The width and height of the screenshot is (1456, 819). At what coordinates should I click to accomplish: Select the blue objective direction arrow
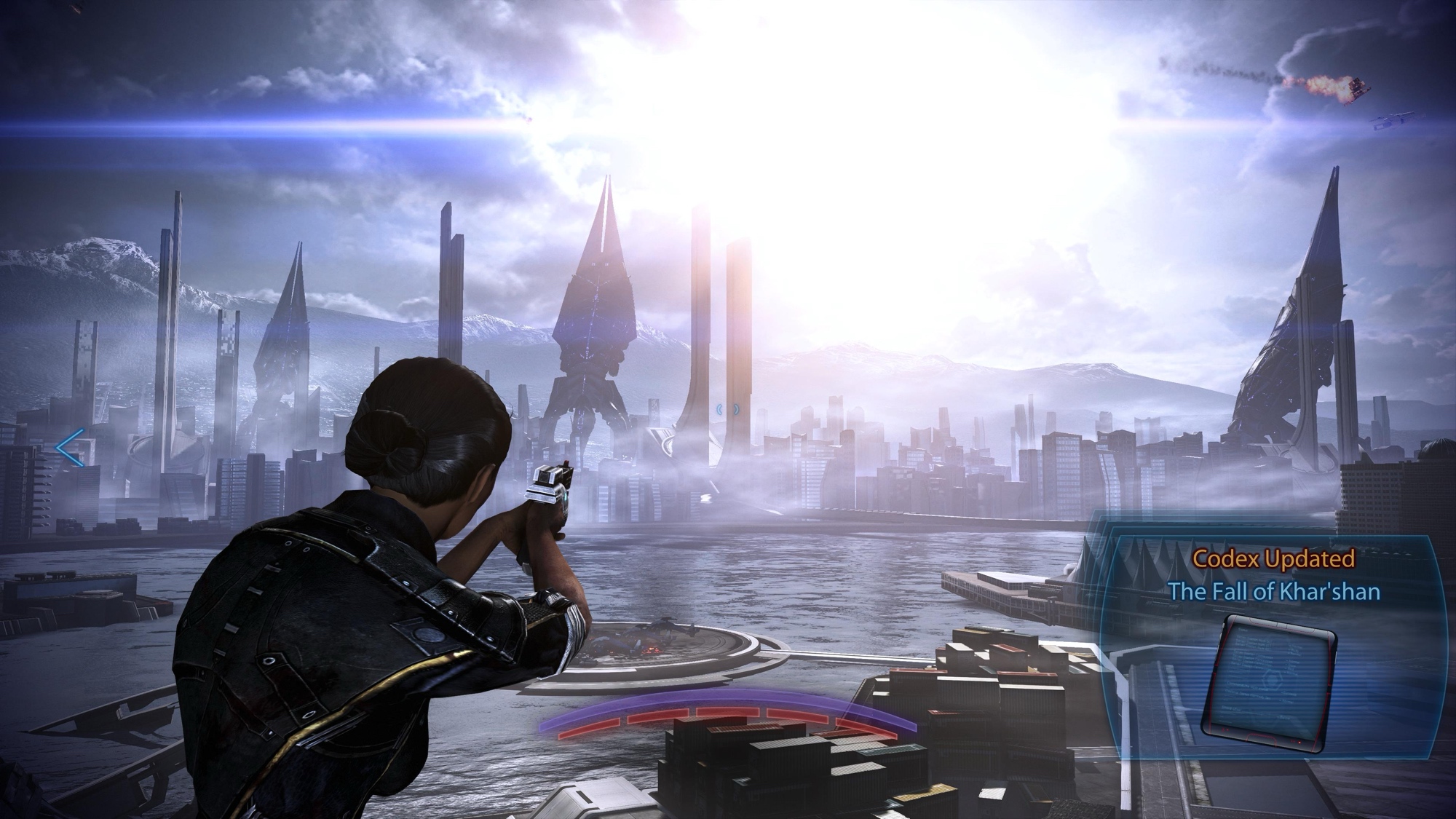pos(72,448)
